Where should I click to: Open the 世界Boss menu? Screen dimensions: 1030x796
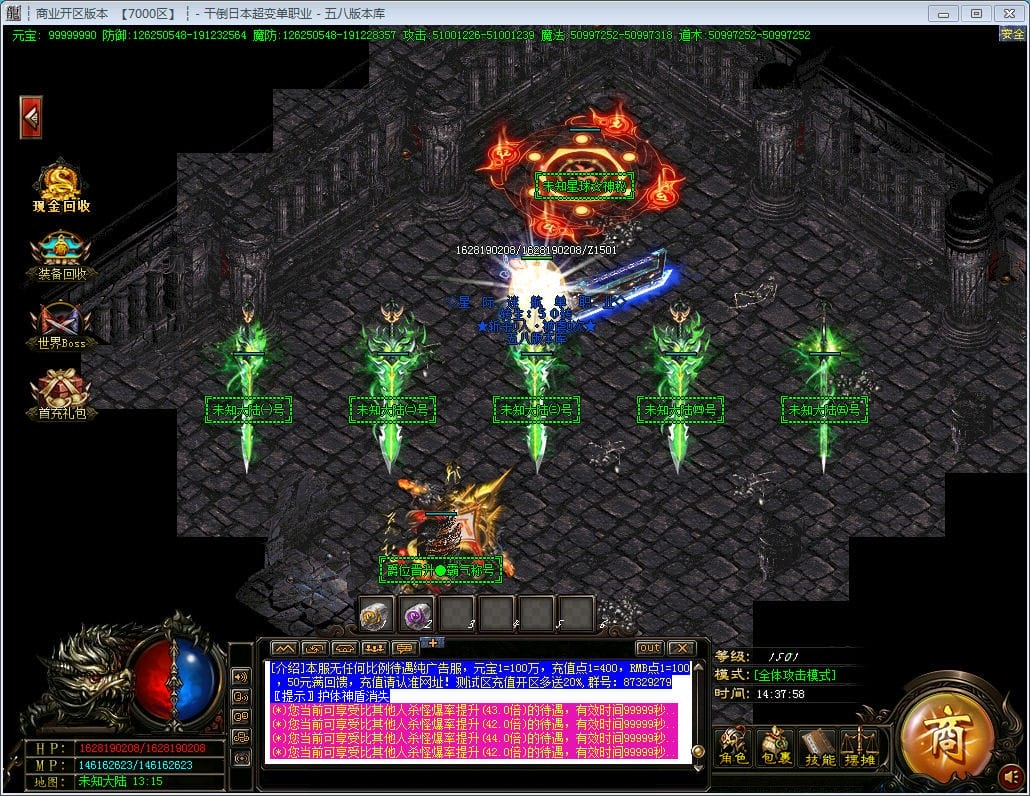click(x=61, y=325)
